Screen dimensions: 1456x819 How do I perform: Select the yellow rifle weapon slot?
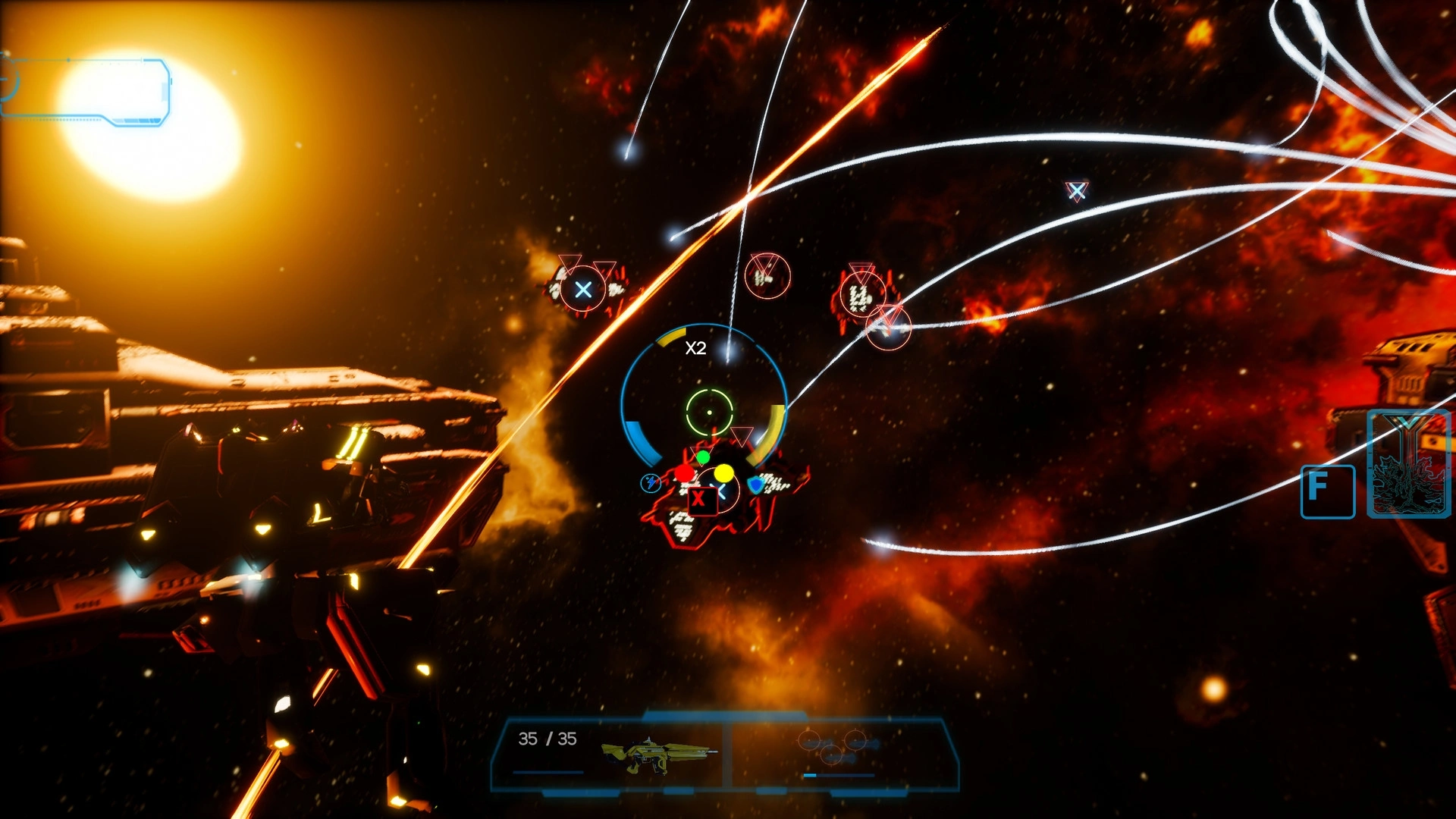658,754
